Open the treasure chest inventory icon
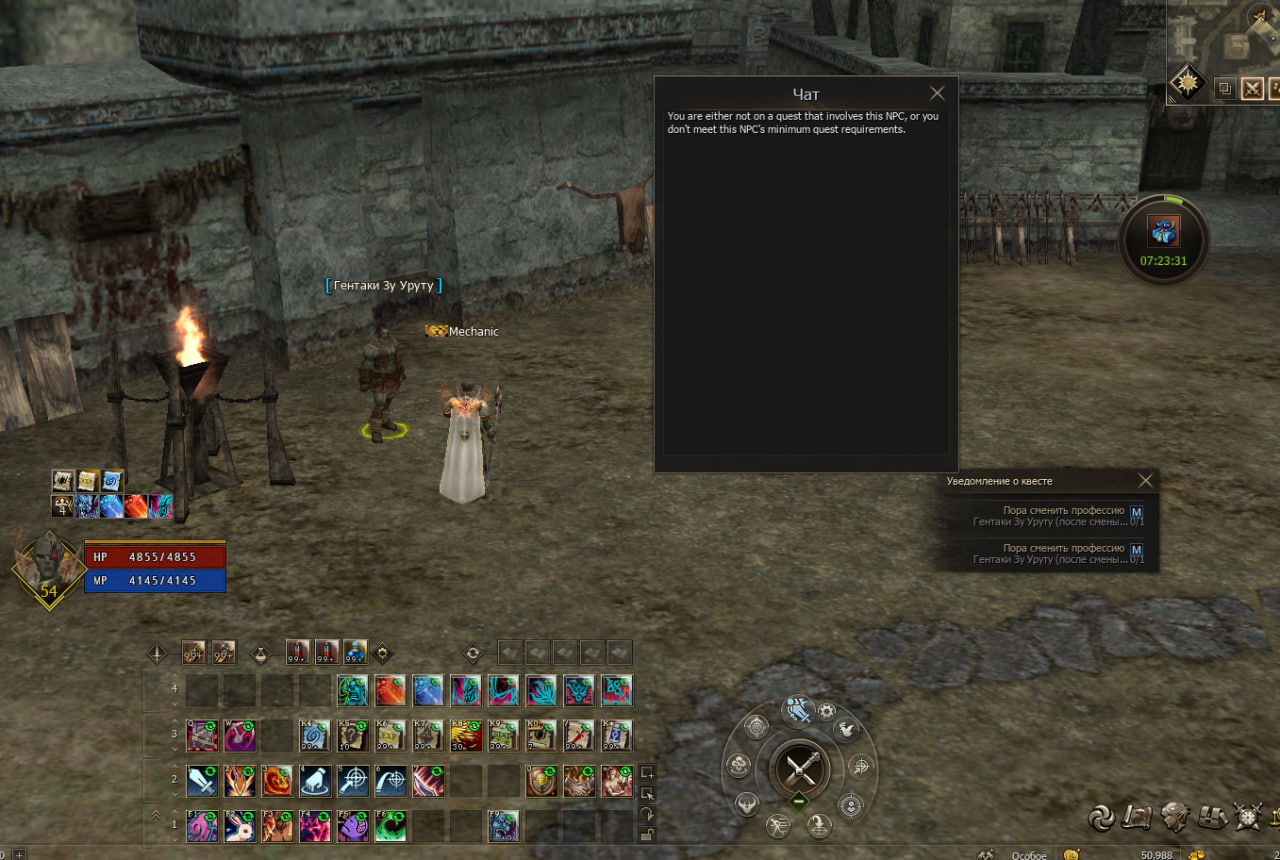 (1213, 817)
